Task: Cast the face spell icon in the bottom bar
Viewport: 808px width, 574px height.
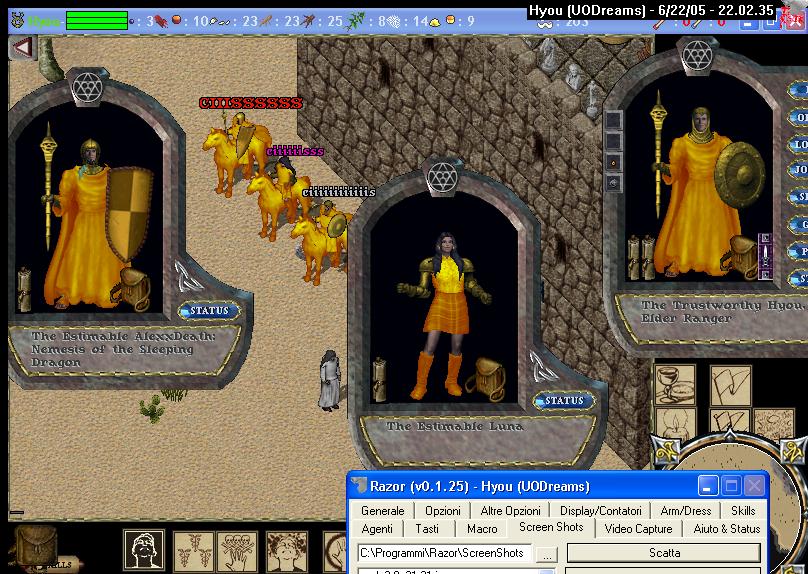Action: pos(144,551)
